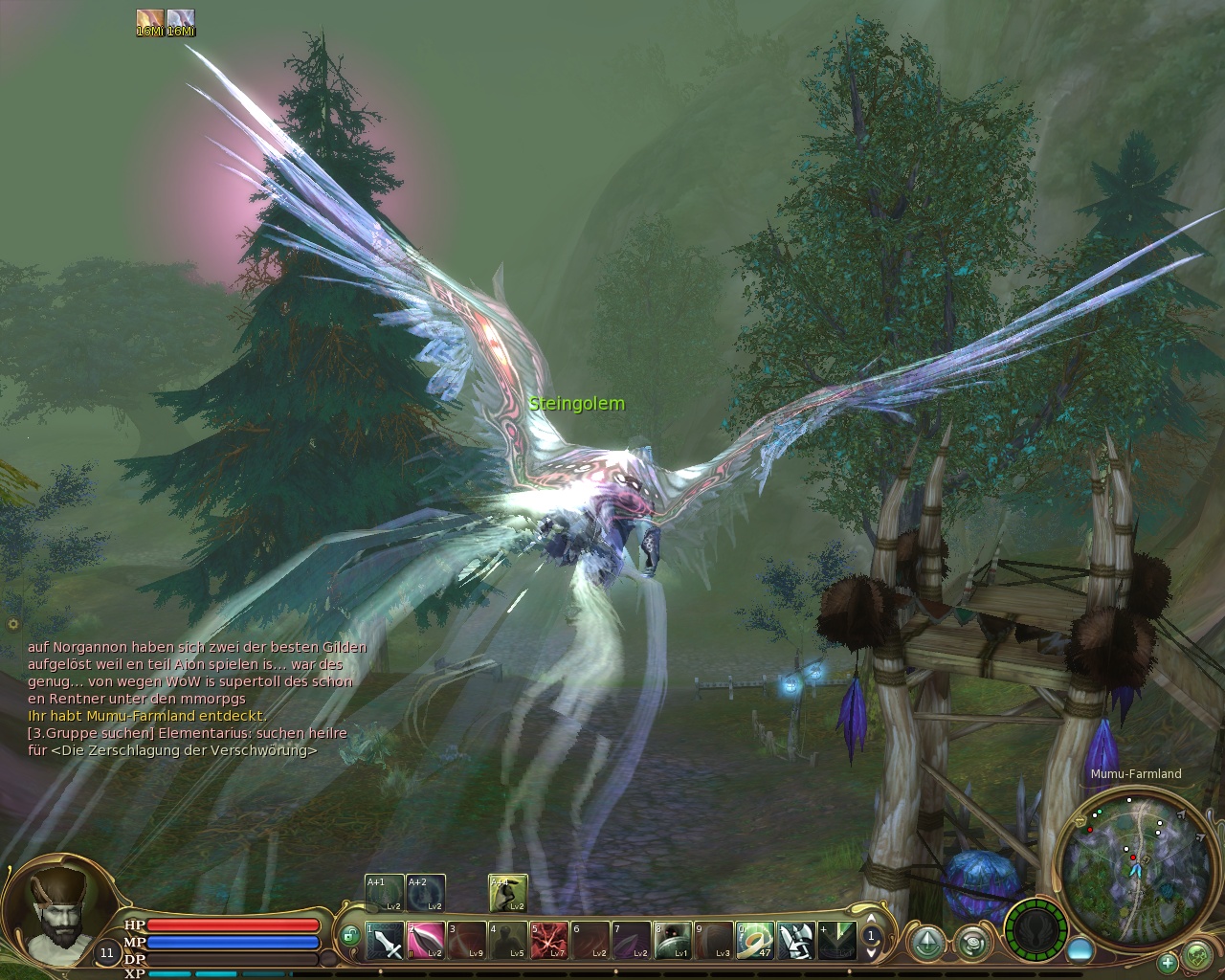The height and width of the screenshot is (980, 1225).
Task: Click the green plus button by the minimap
Action: 1168,962
